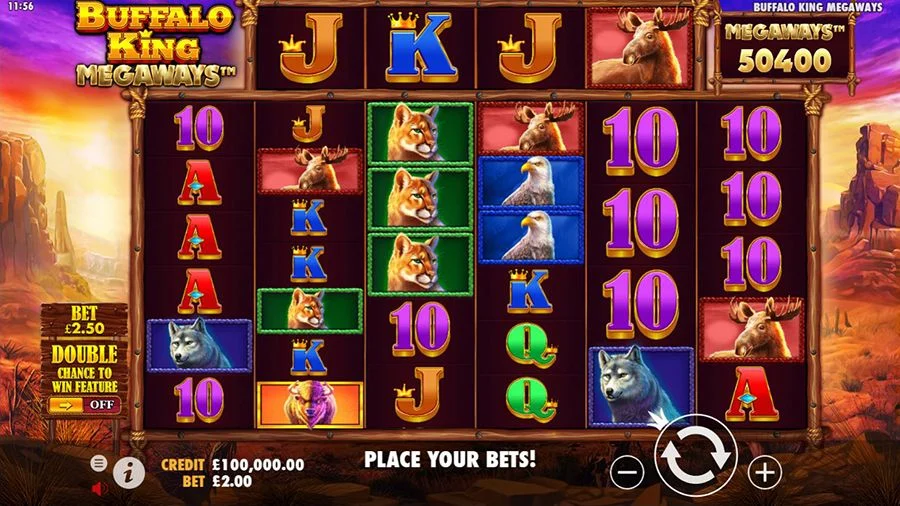Spin the reels with the circular arrows button
Screen dimensions: 900x506
point(696,455)
